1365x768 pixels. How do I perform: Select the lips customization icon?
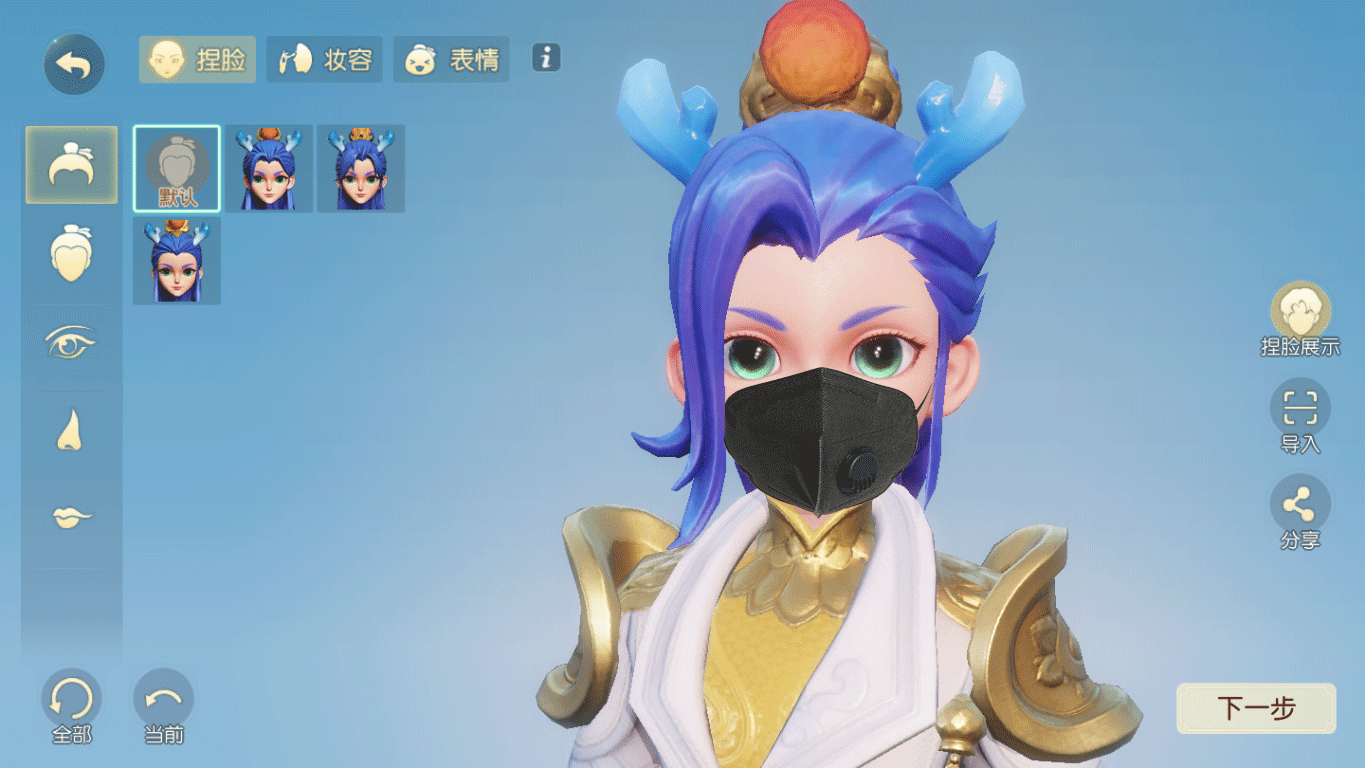coord(71,514)
